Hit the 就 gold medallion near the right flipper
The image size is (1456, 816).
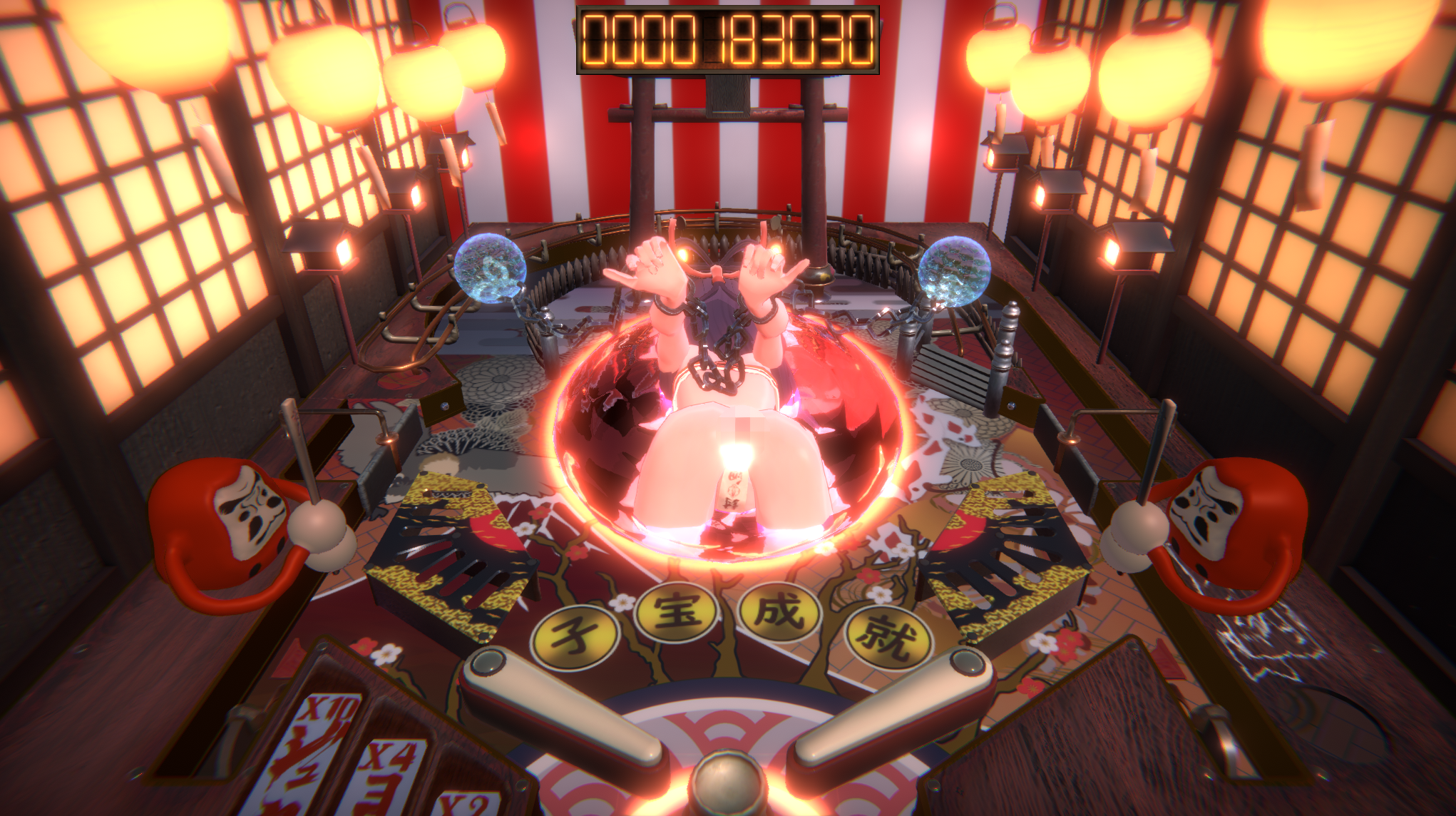pyautogui.click(x=889, y=635)
